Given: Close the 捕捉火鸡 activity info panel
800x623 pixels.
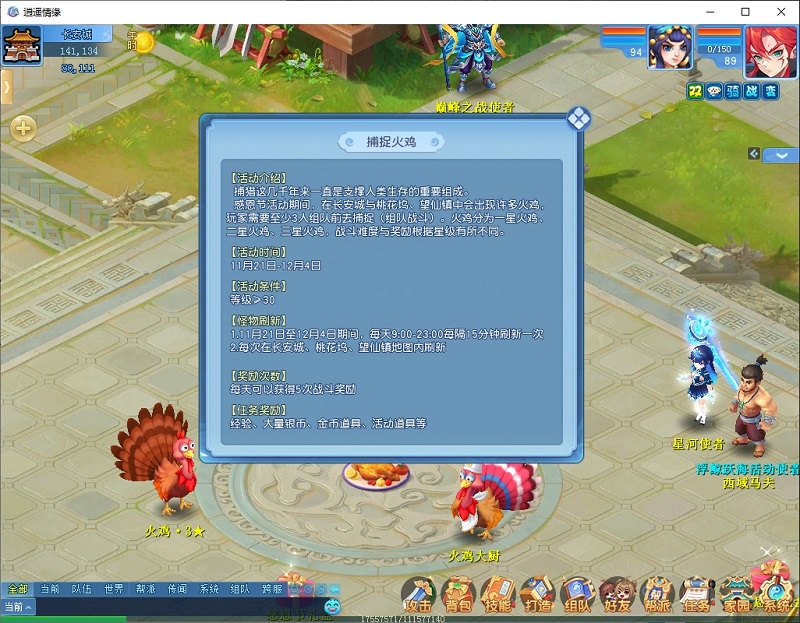Looking at the screenshot, I should 579,119.
